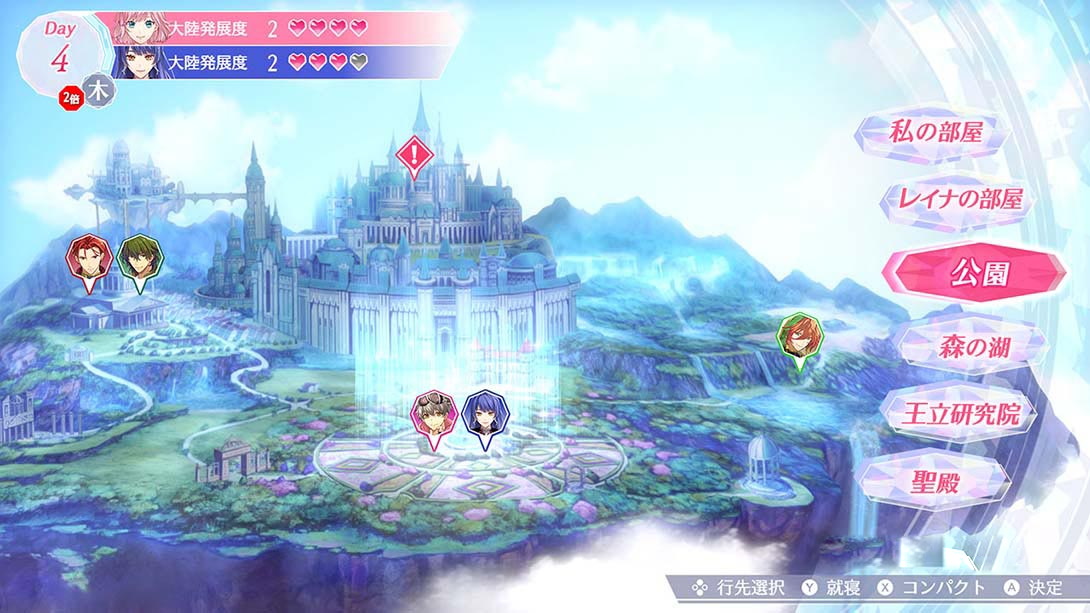
Task: Choose 聖殿 from the destination menu
Action: click(x=937, y=483)
